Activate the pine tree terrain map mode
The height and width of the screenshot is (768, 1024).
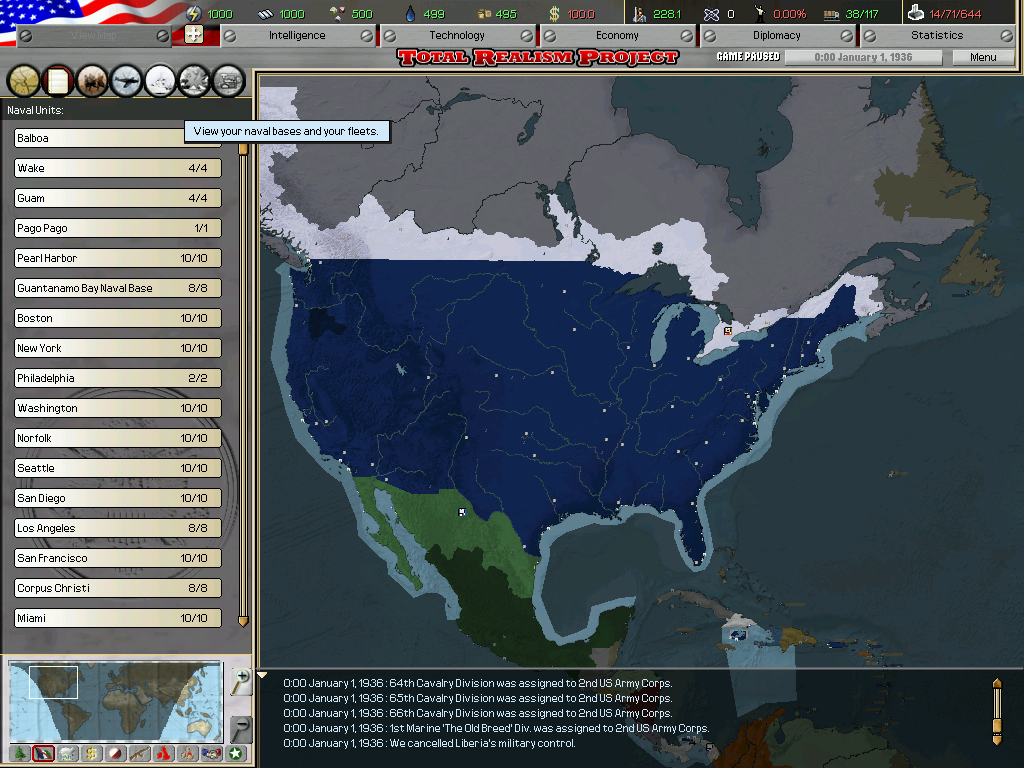tap(20, 754)
